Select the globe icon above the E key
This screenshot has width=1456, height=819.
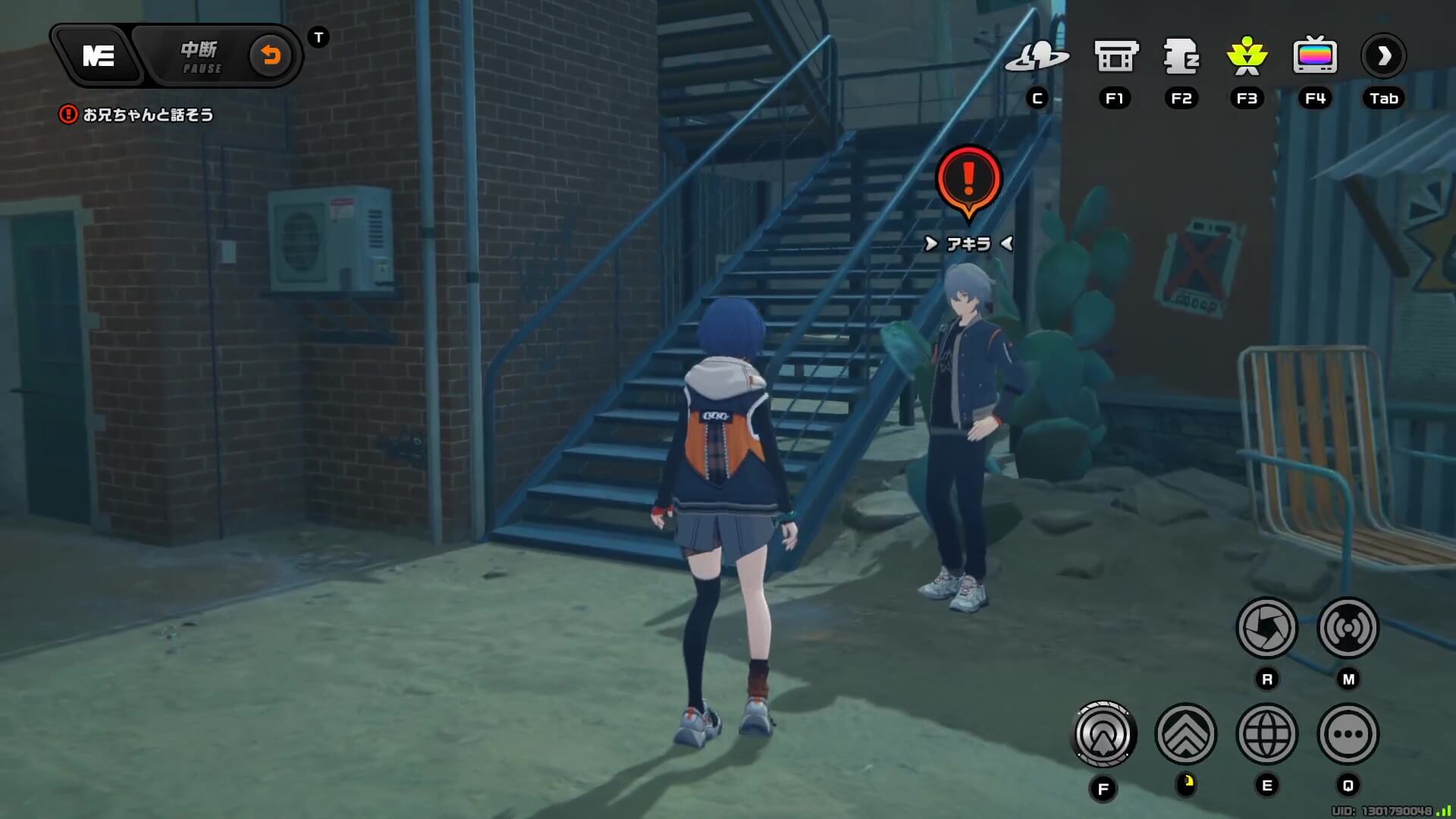pos(1269,733)
